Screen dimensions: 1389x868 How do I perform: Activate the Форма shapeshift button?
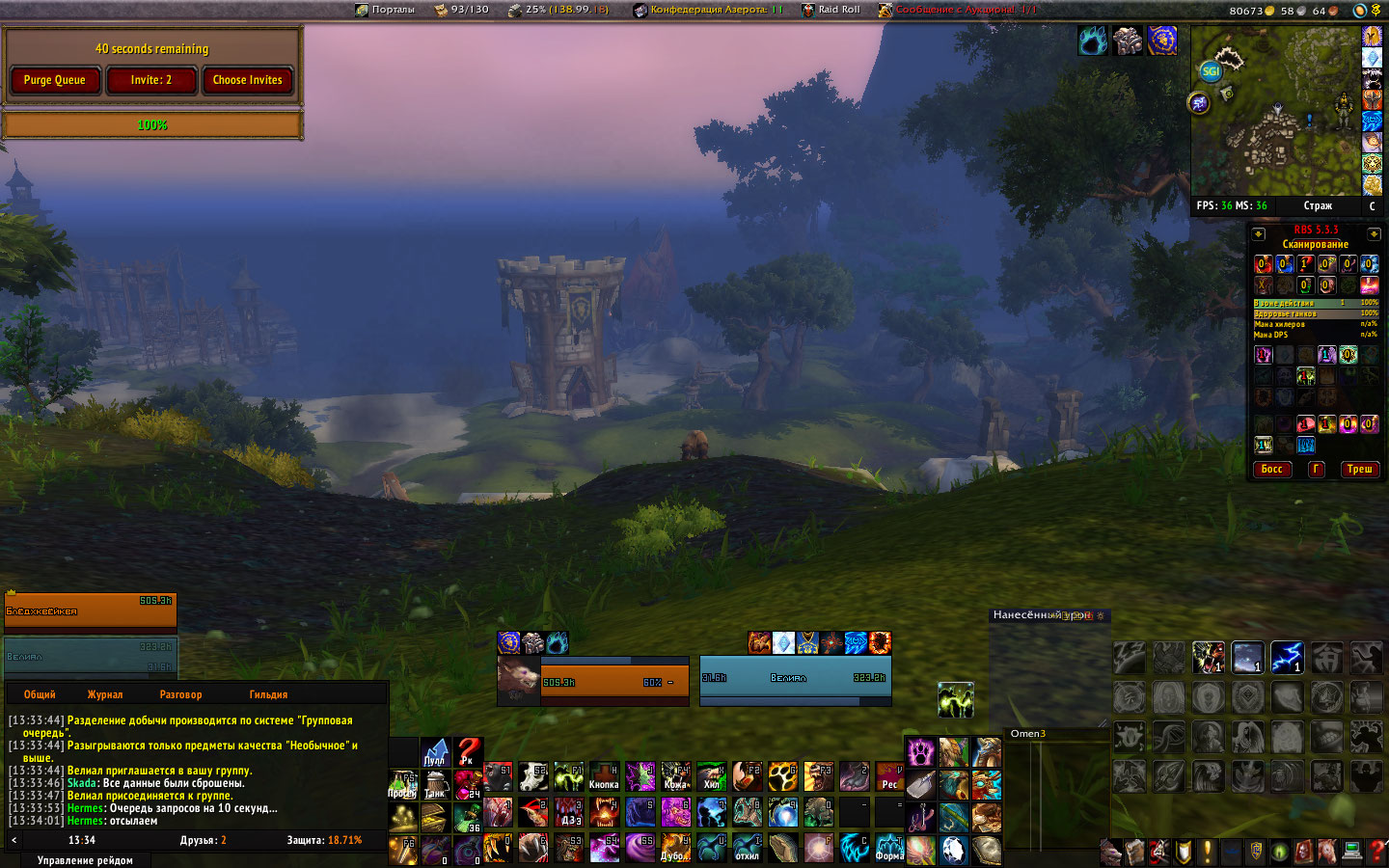click(x=889, y=849)
